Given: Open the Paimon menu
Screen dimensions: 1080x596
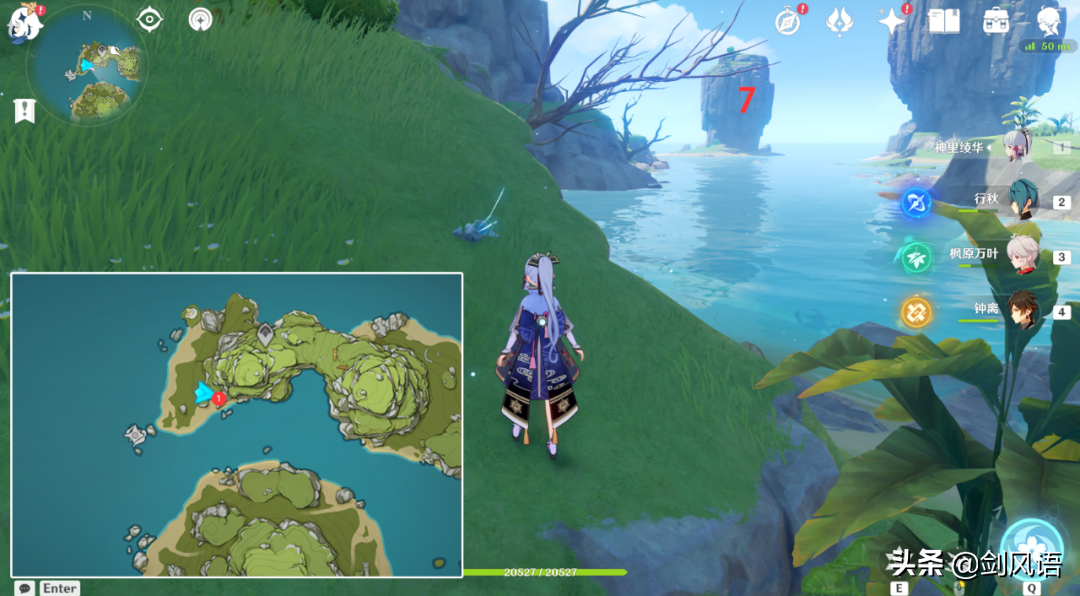Looking at the screenshot, I should (24, 24).
